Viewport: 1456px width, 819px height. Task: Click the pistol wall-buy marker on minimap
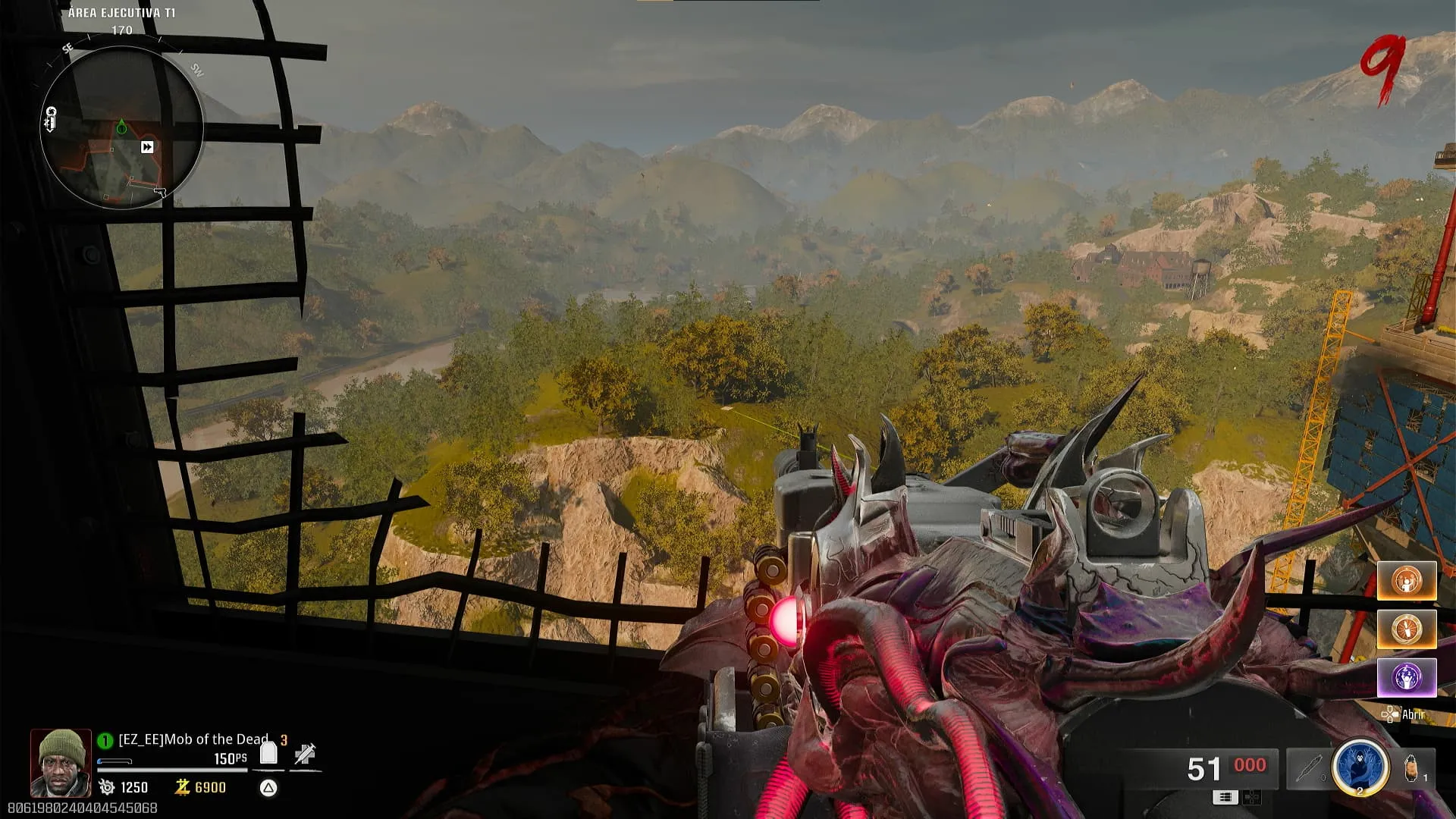pyautogui.click(x=160, y=192)
